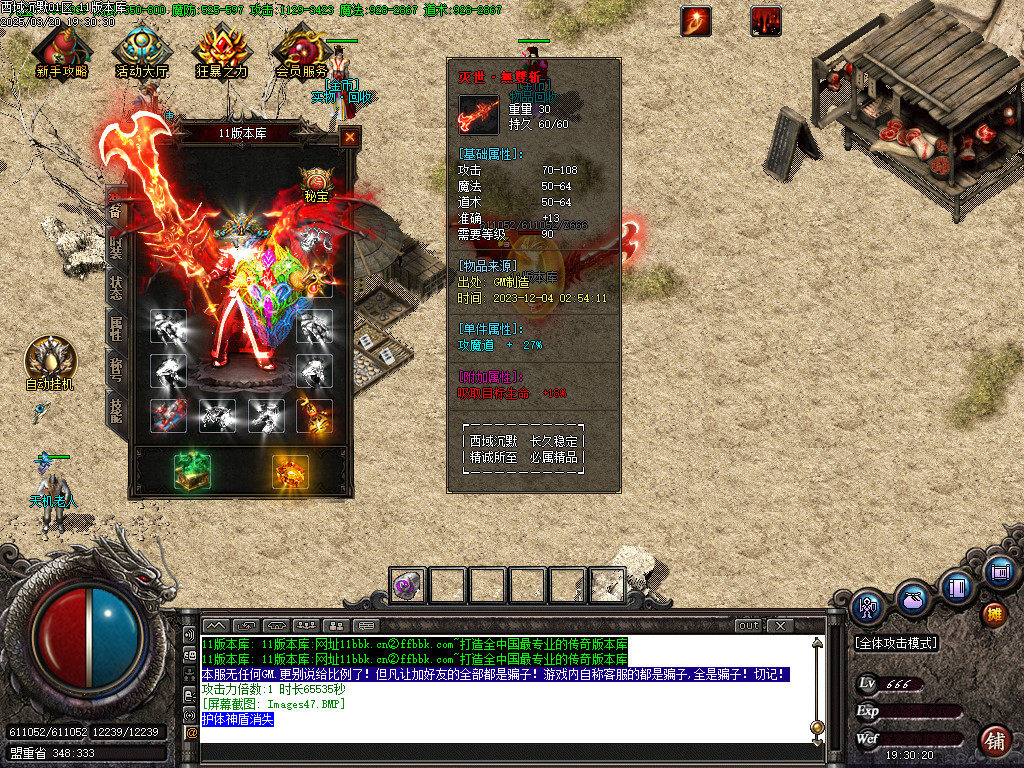
Task: Open the character figure button
Action: coord(869,605)
